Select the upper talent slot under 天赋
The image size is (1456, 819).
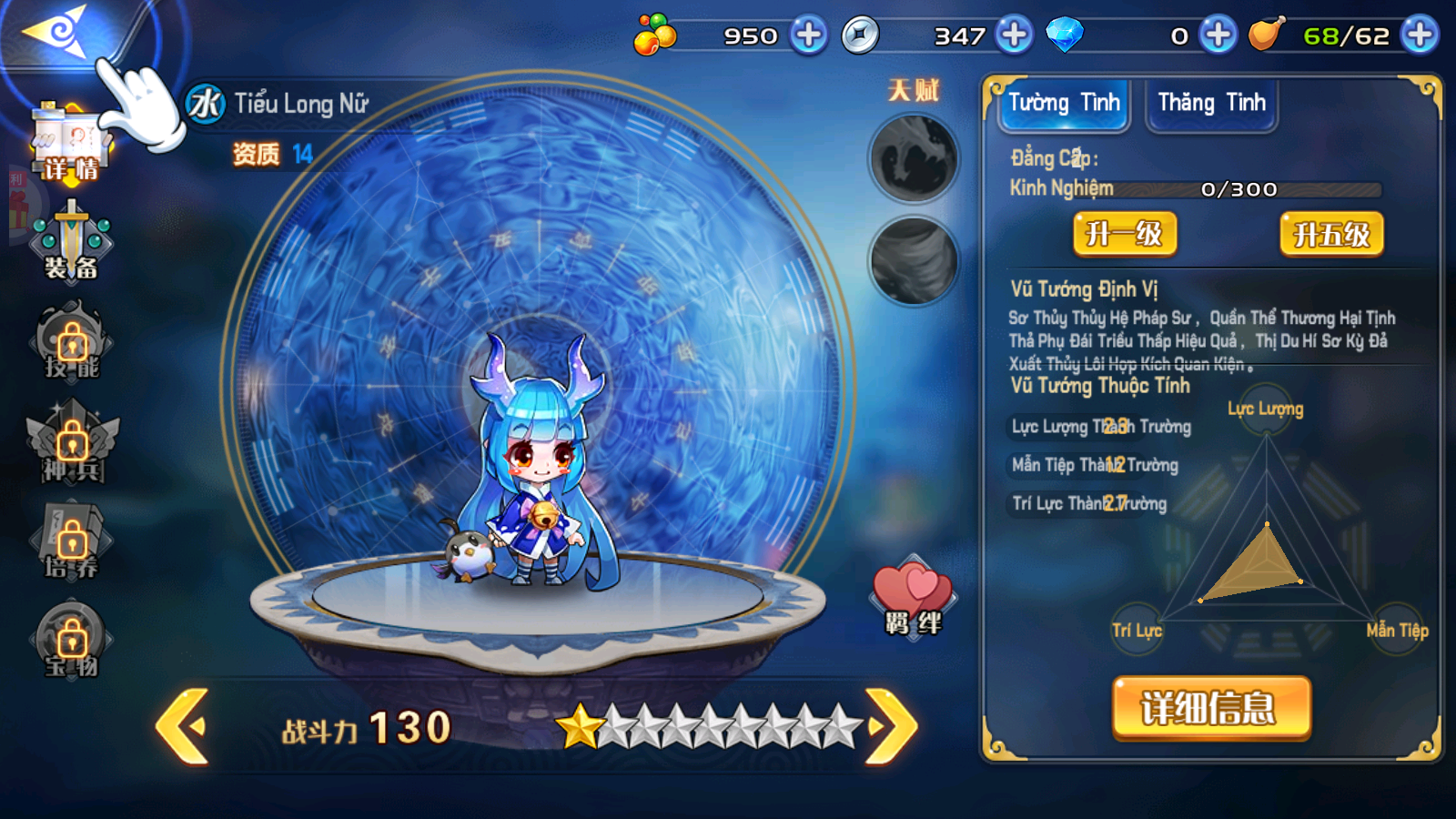point(914,158)
